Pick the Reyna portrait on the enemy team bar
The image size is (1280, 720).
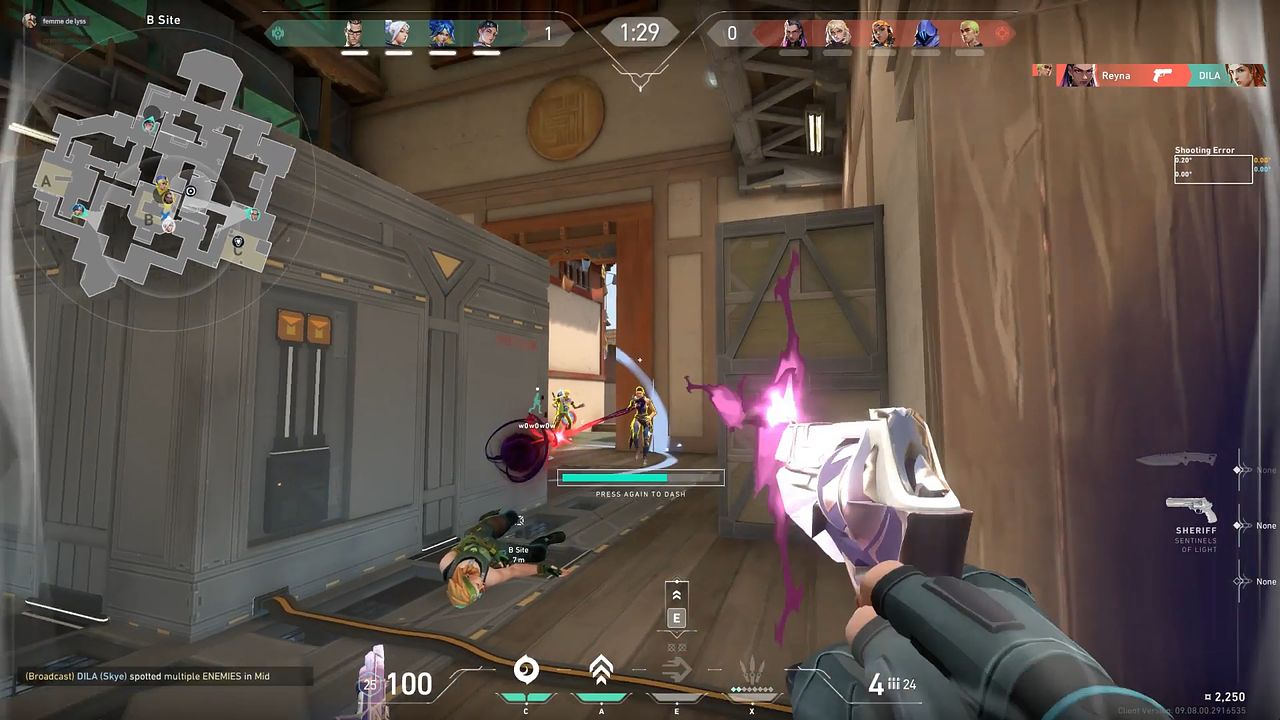[793, 34]
